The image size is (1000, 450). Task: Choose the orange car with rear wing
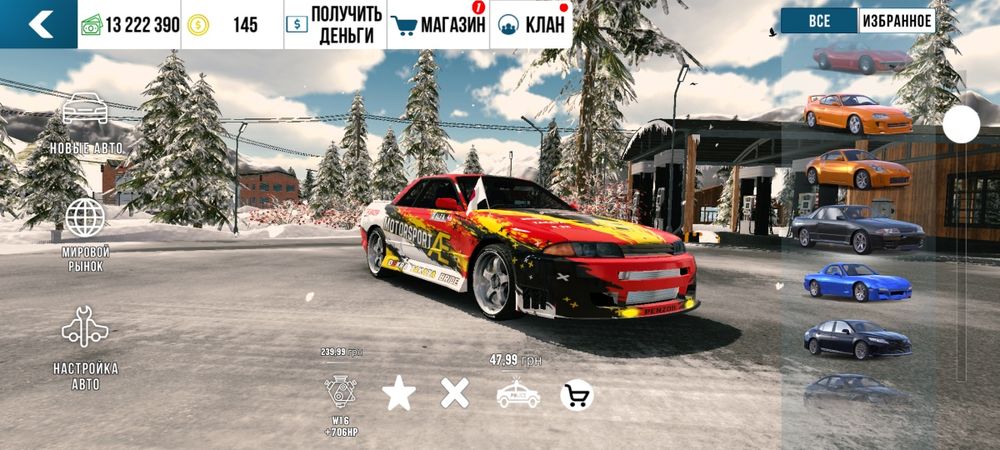tap(858, 114)
